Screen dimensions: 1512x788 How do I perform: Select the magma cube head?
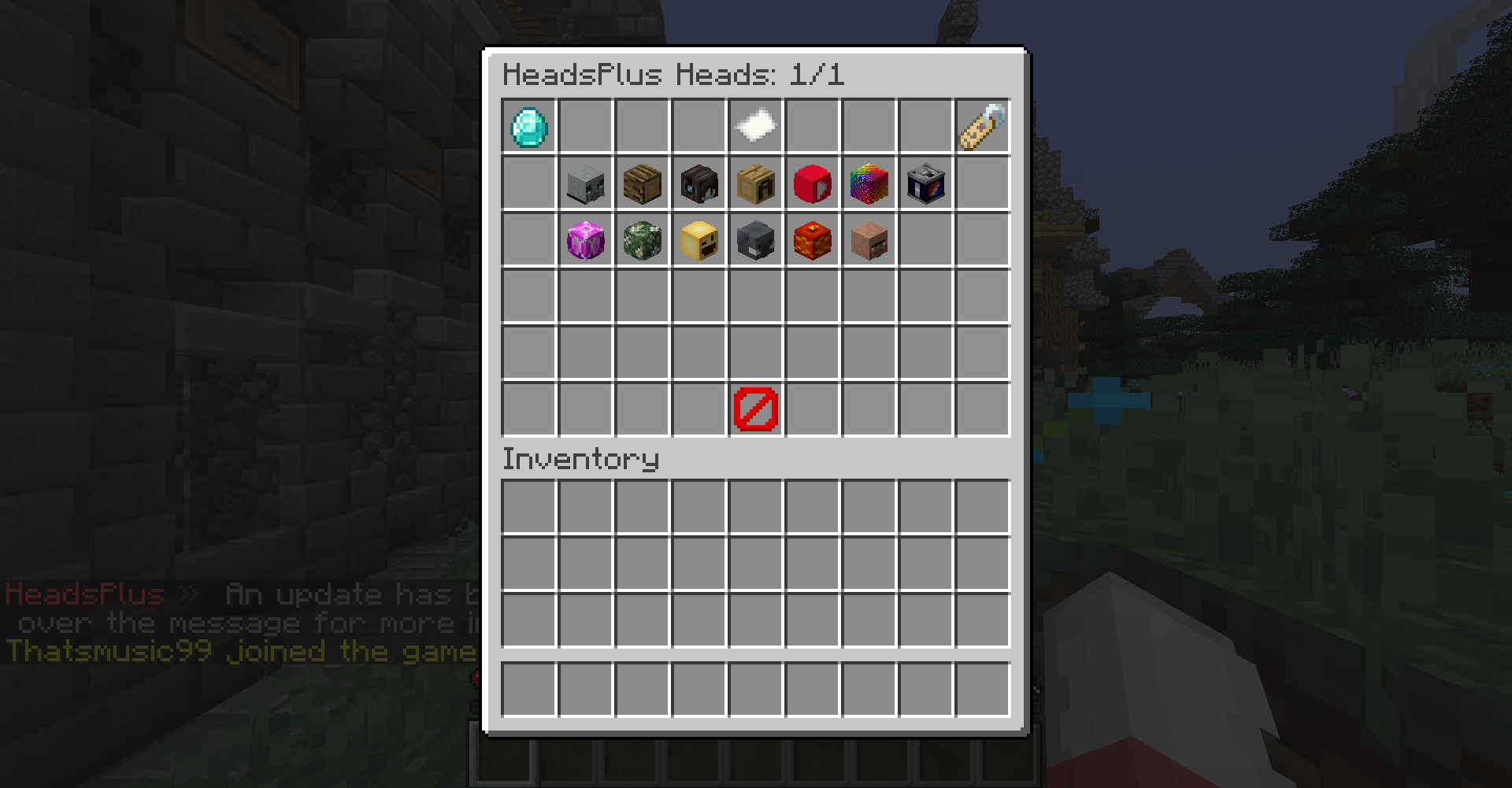tap(812, 241)
